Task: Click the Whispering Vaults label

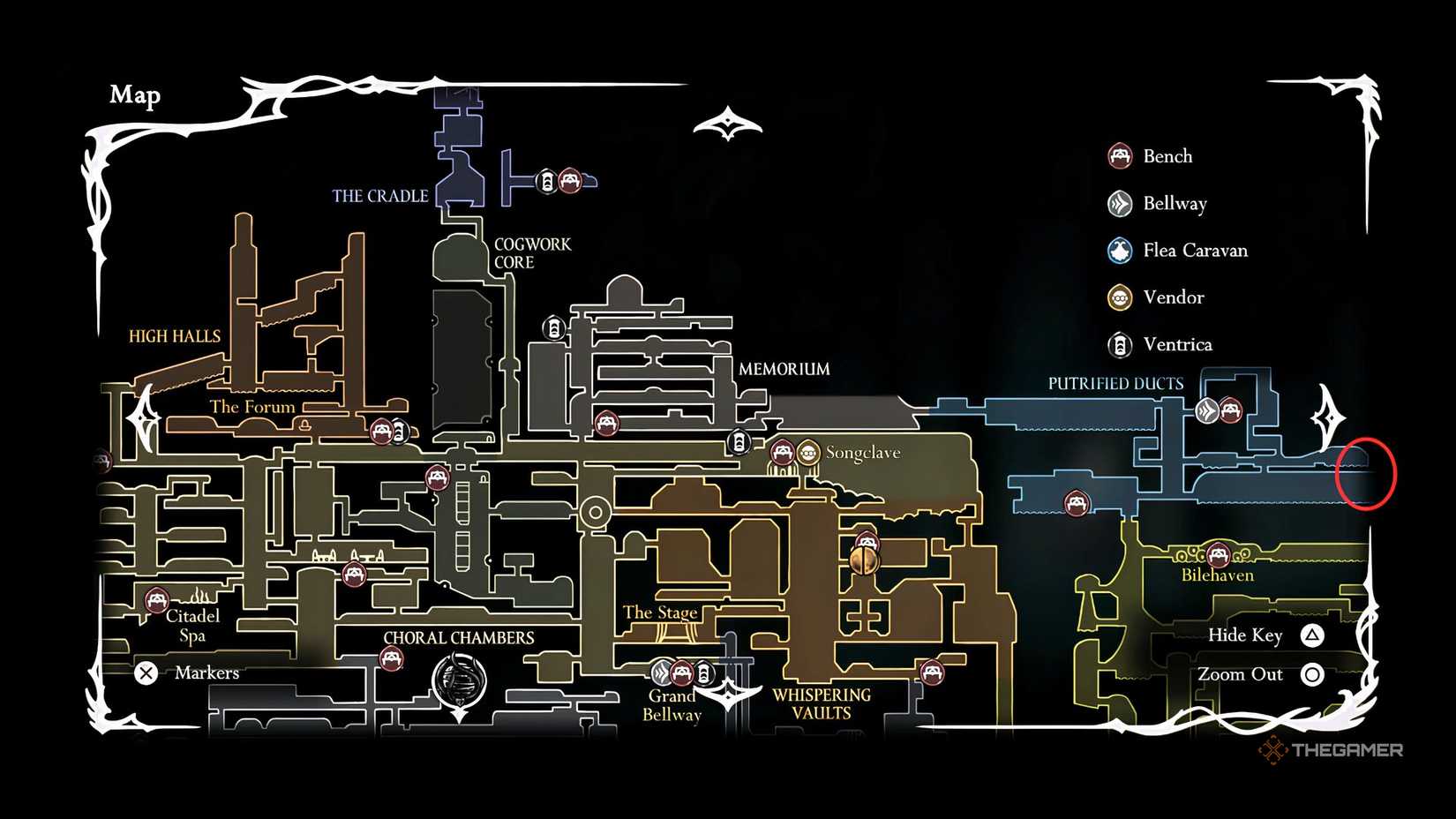Action: pos(821,703)
